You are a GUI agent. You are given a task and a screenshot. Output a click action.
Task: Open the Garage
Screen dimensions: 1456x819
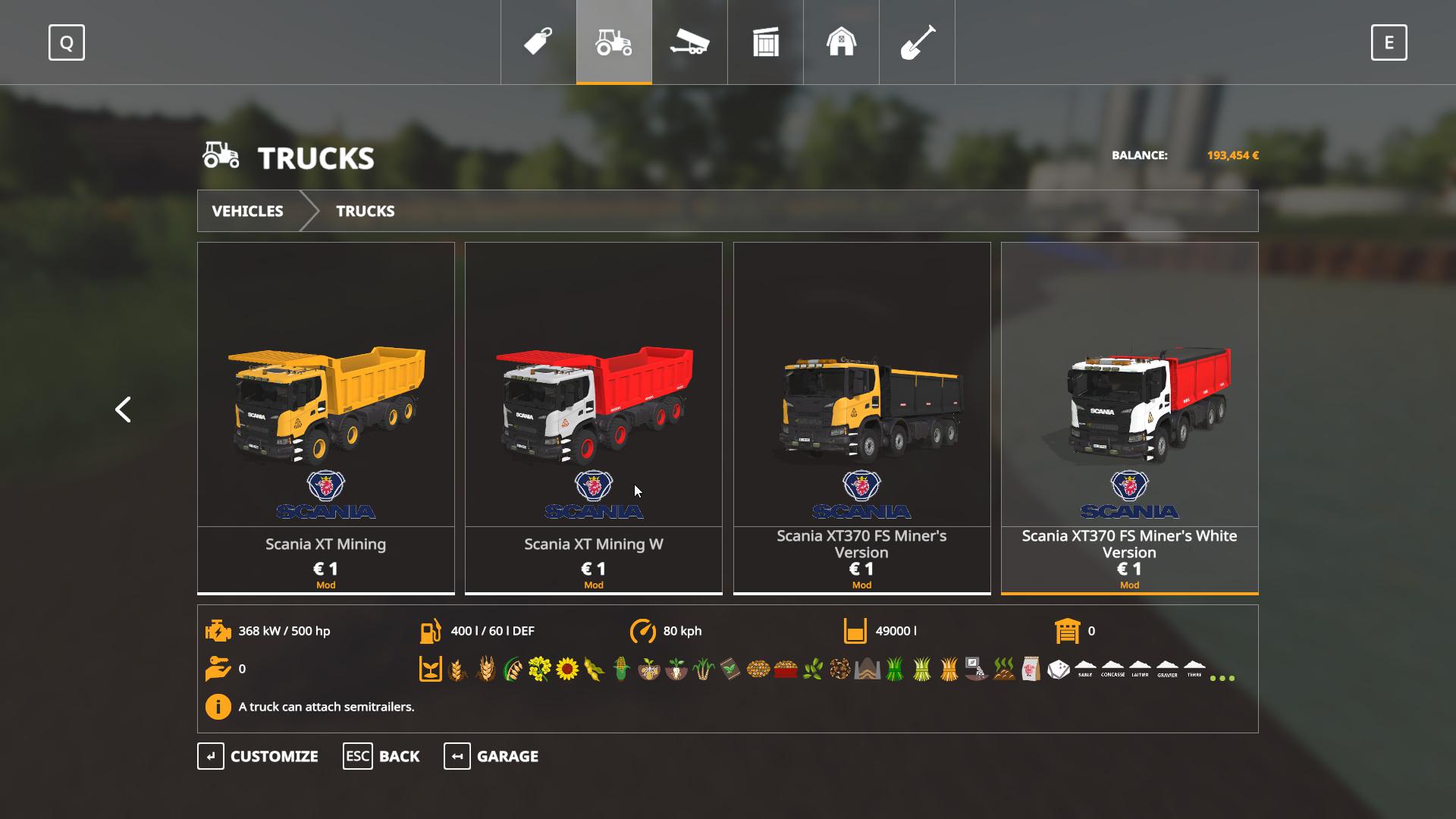click(491, 756)
